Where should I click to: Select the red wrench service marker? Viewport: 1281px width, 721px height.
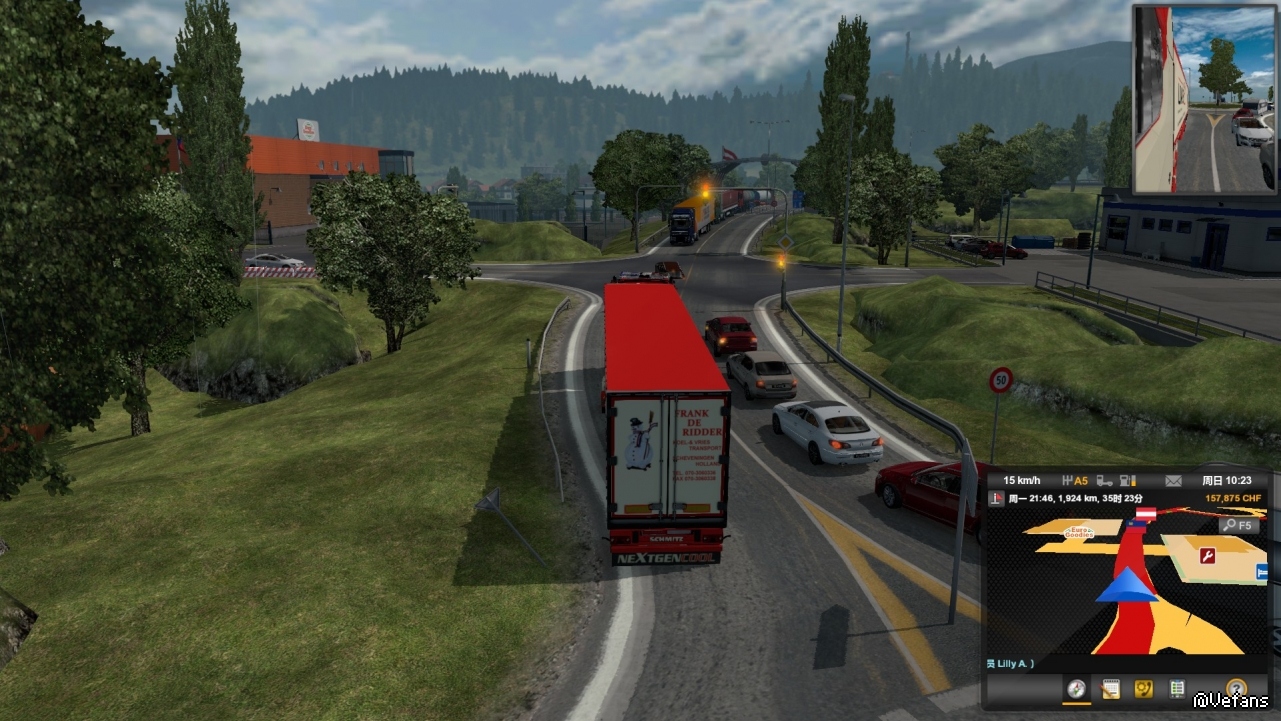point(1207,555)
